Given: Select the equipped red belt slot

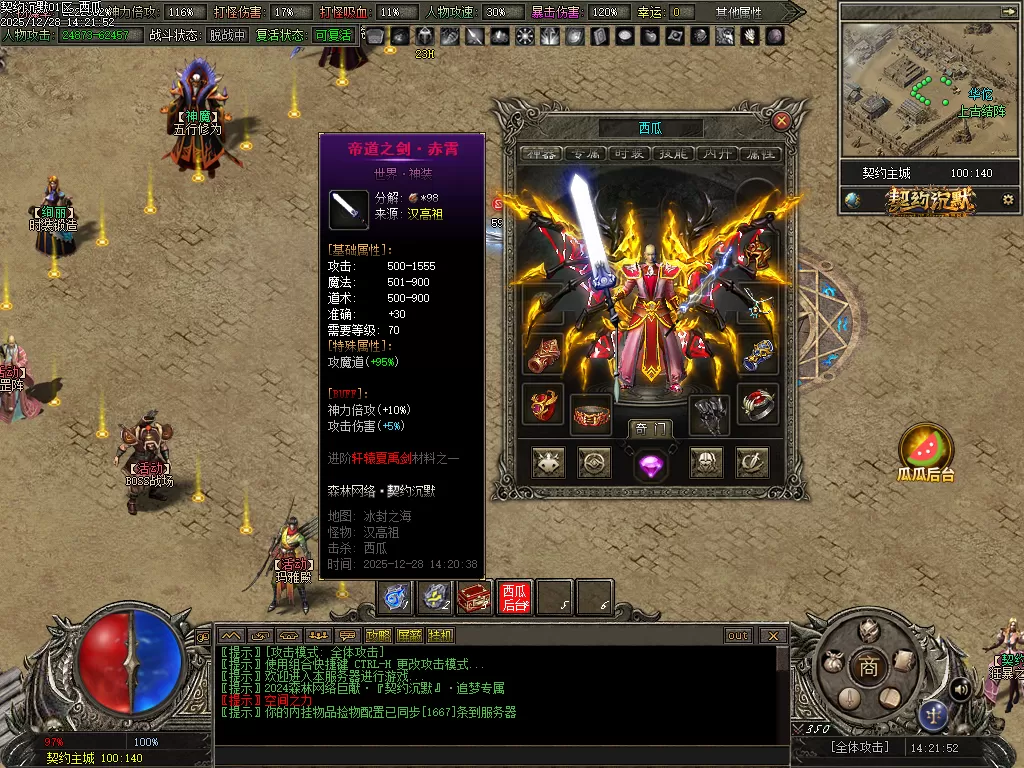Looking at the screenshot, I should pos(591,414).
